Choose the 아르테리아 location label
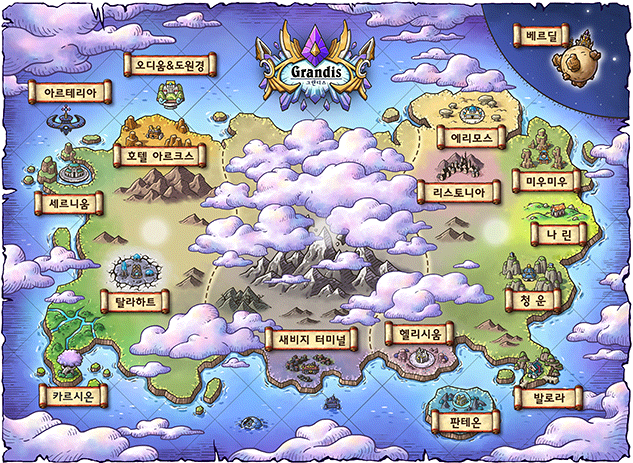The width and height of the screenshot is (633, 463). (70, 92)
